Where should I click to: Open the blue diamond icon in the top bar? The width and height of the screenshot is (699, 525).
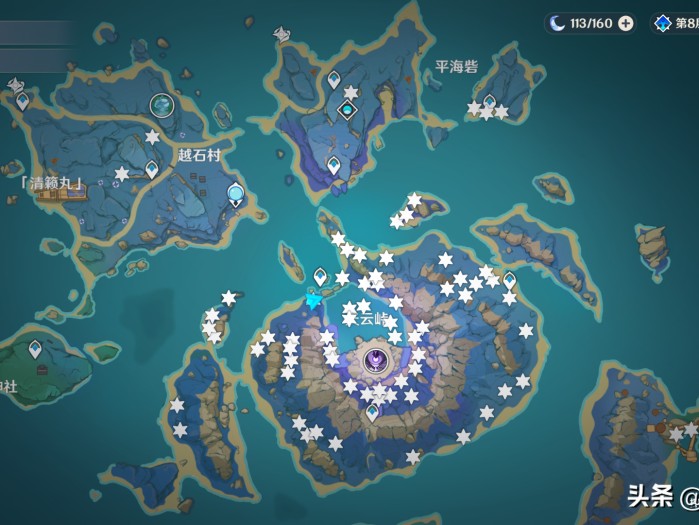662,23
